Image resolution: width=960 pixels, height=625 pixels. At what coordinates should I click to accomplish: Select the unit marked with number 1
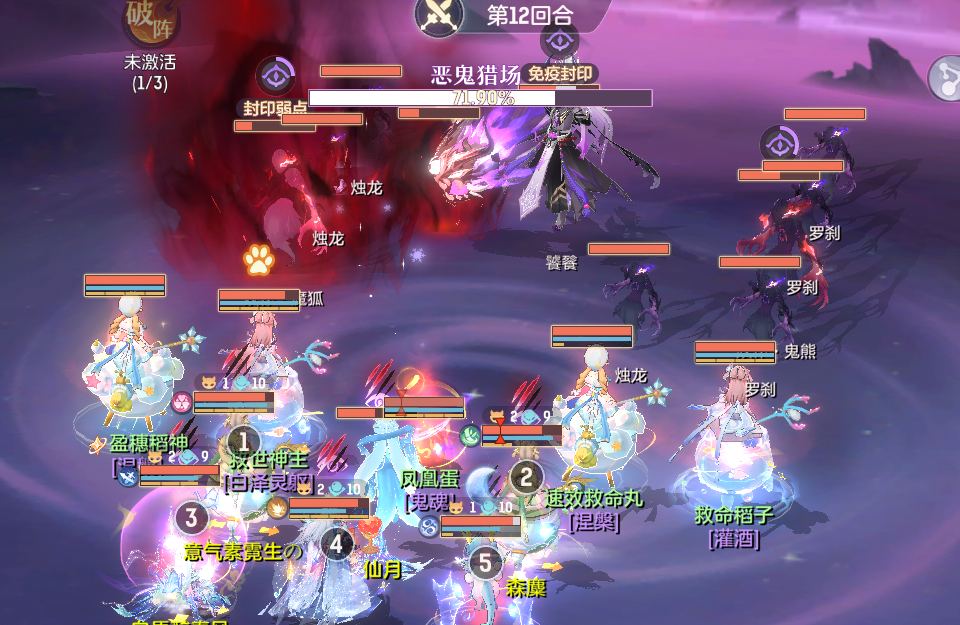click(244, 440)
